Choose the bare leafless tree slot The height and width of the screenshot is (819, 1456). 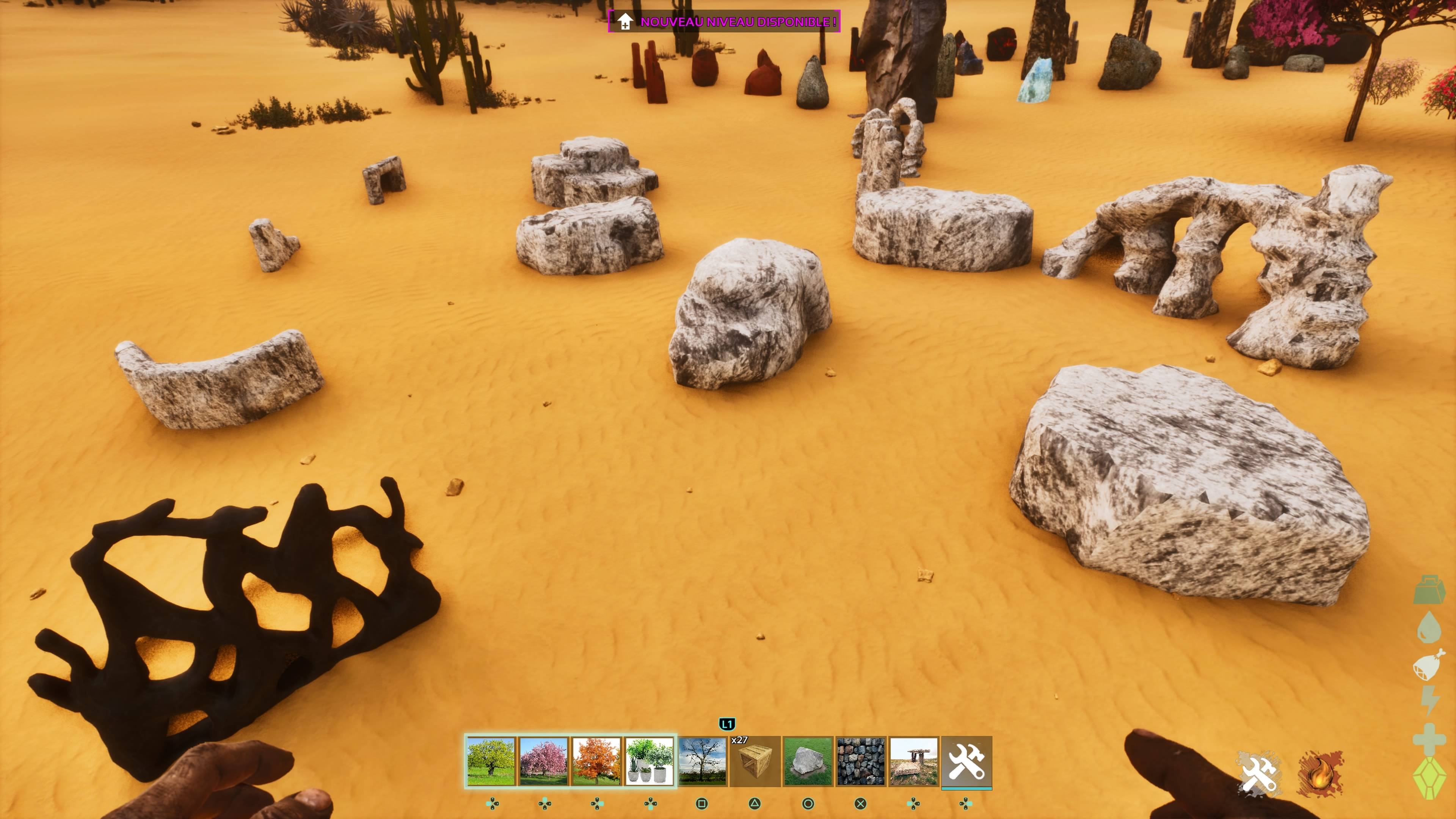click(x=702, y=761)
